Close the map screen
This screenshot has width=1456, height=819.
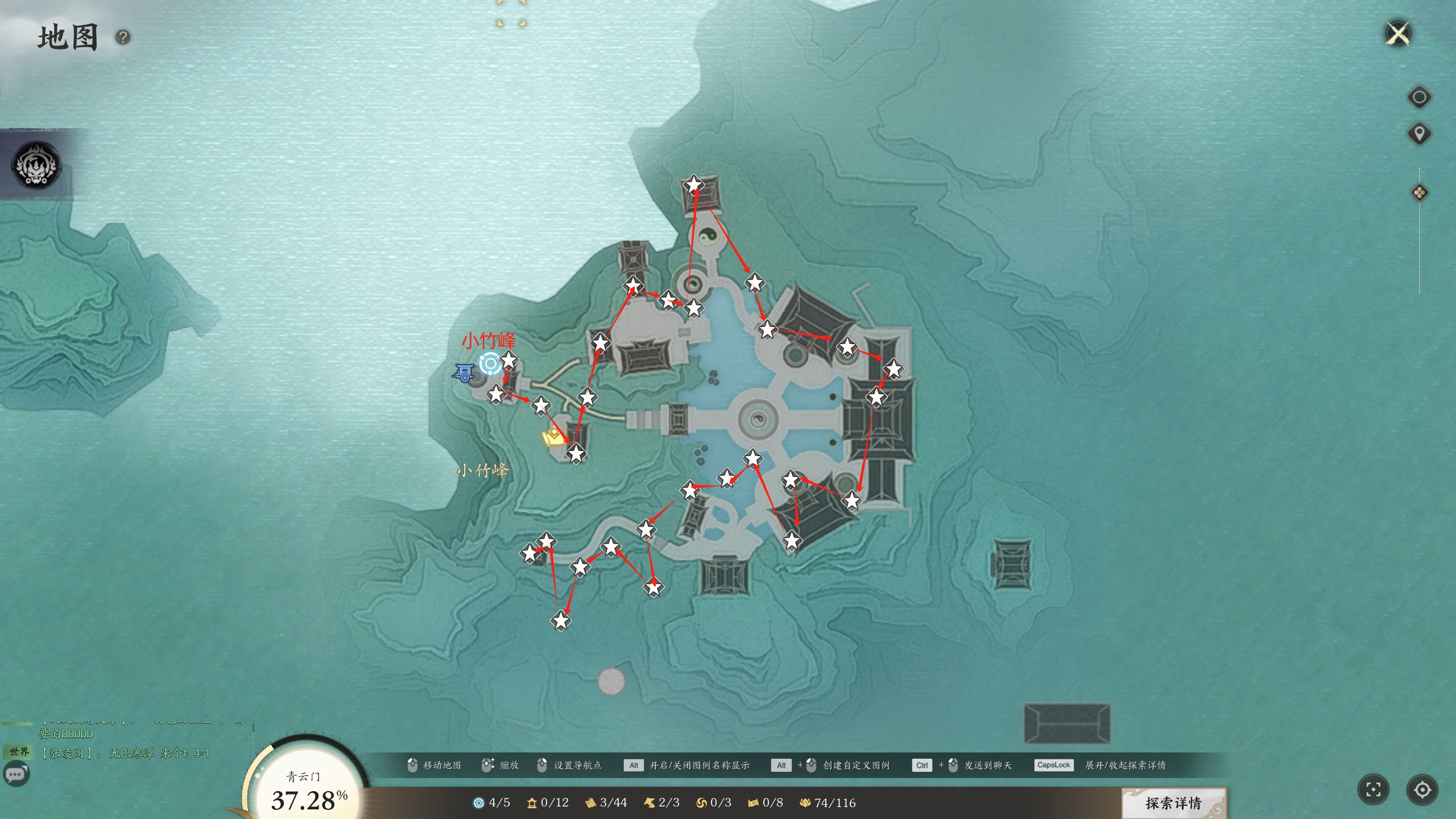click(1398, 34)
